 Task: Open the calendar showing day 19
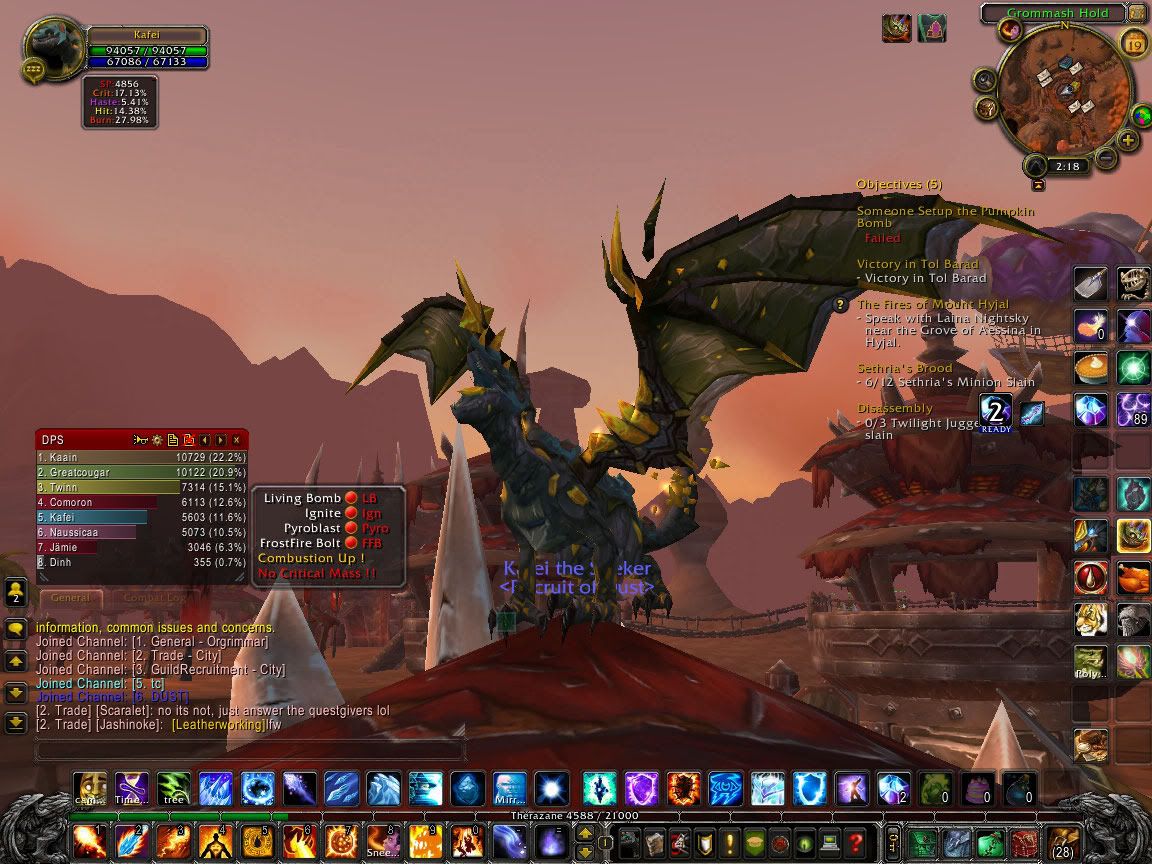pos(1134,44)
